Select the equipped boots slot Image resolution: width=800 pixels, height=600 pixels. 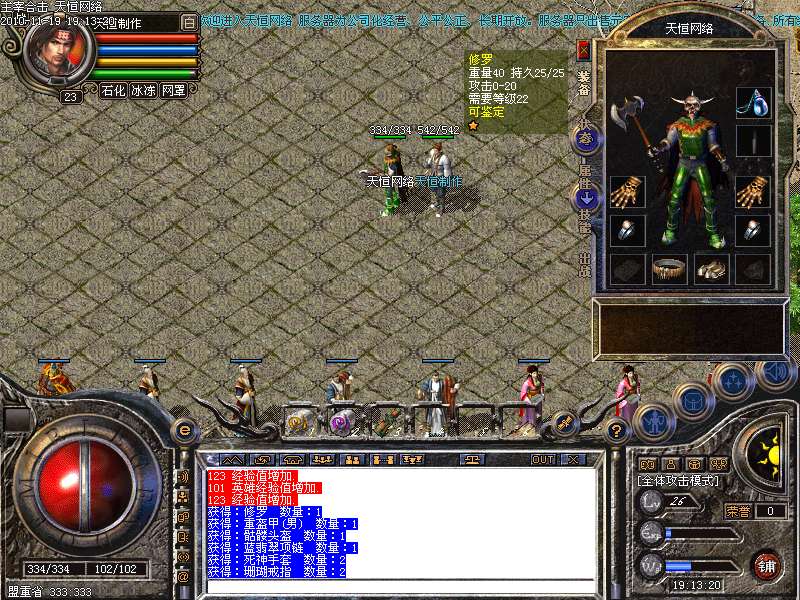click(x=710, y=268)
